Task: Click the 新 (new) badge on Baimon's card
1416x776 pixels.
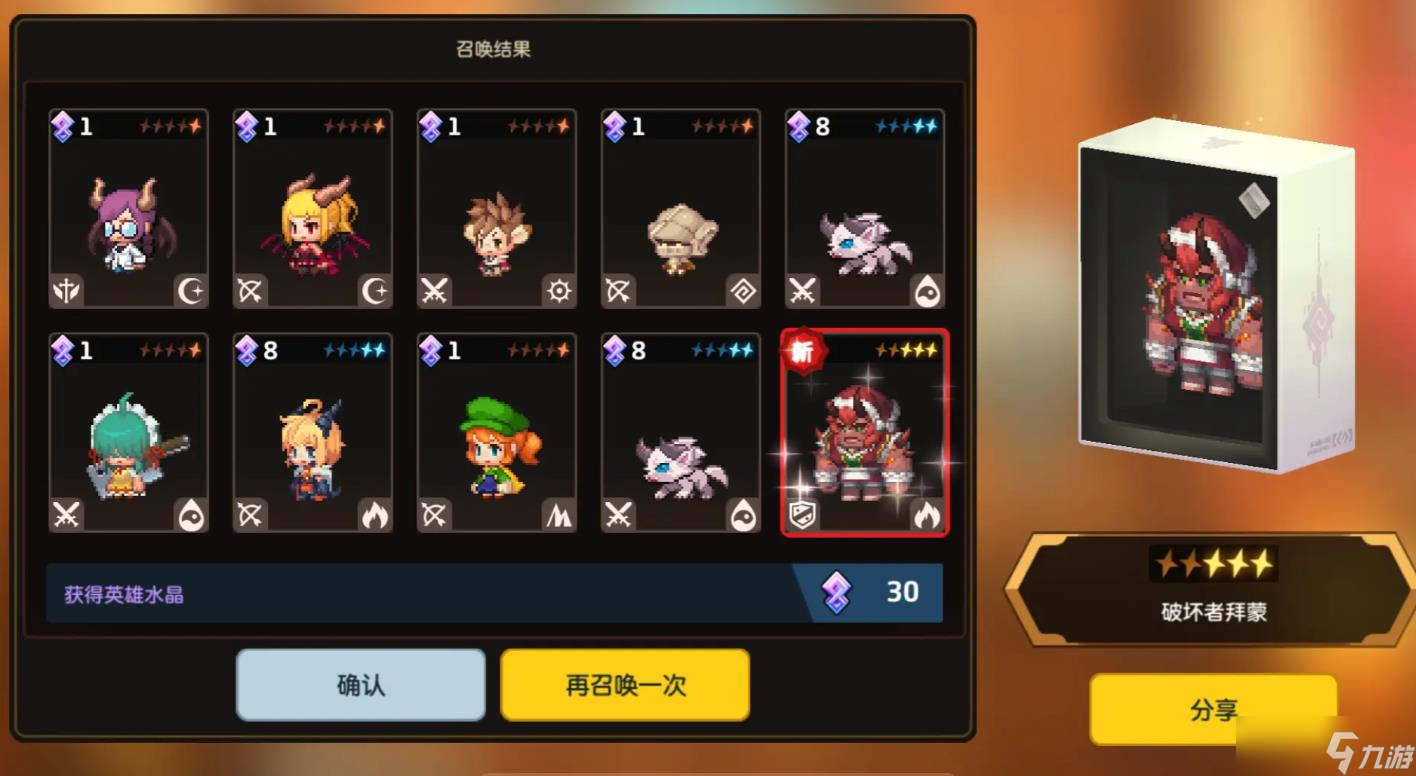Action: tap(805, 352)
